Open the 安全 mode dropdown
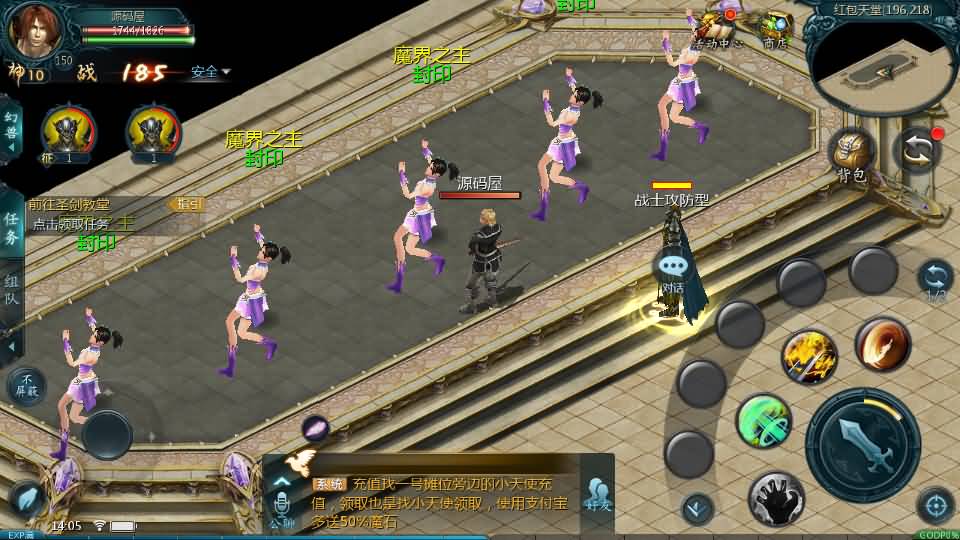Viewport: 960px width, 540px height. (210, 72)
